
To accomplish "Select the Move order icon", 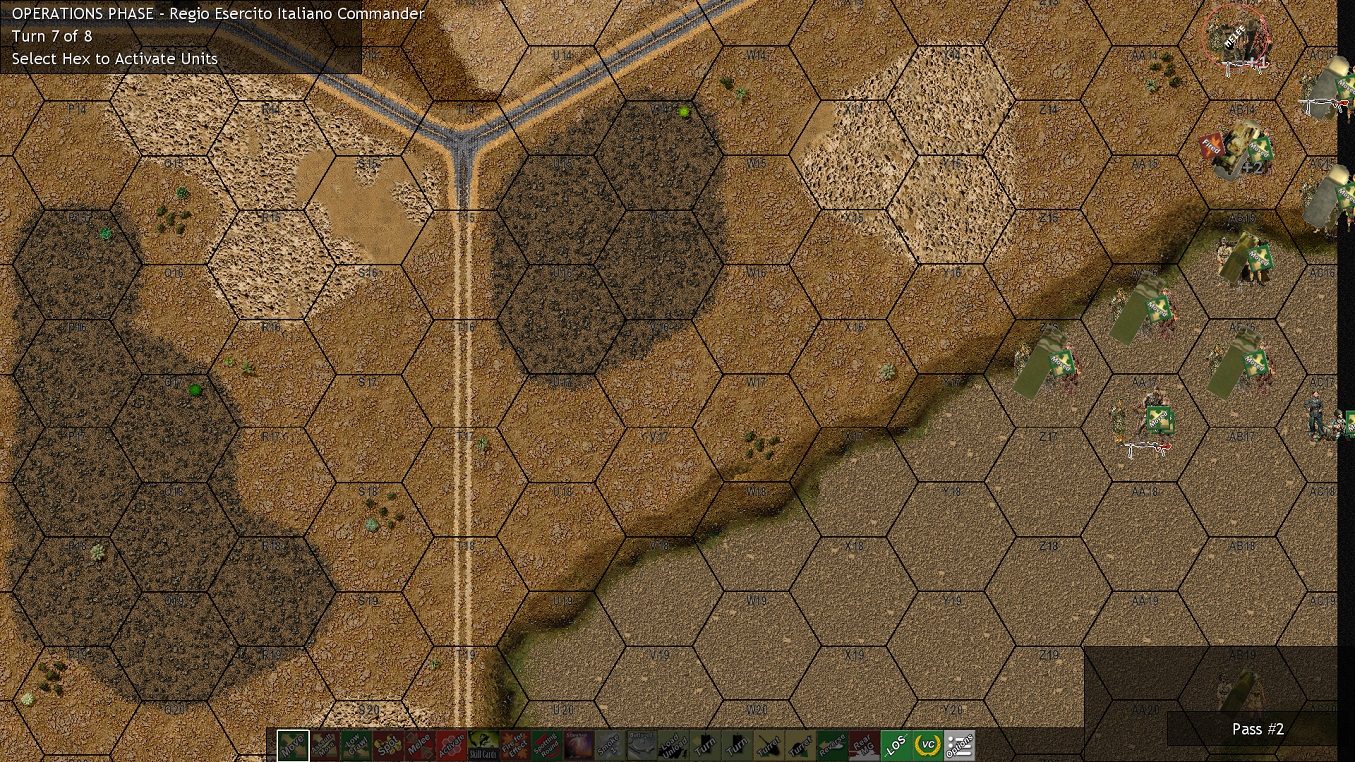I will pyautogui.click(x=294, y=745).
